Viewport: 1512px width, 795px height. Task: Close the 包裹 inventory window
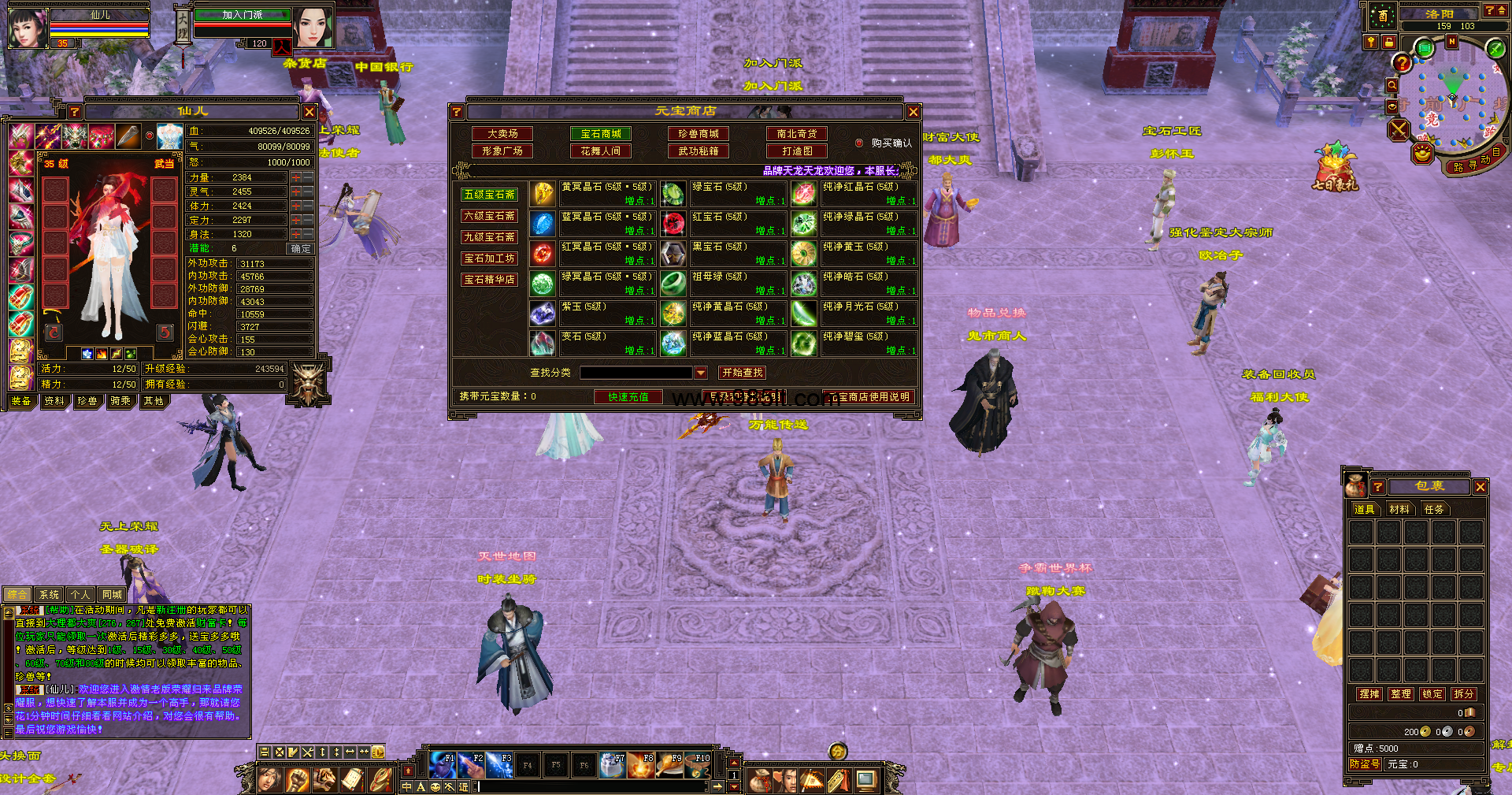1480,487
